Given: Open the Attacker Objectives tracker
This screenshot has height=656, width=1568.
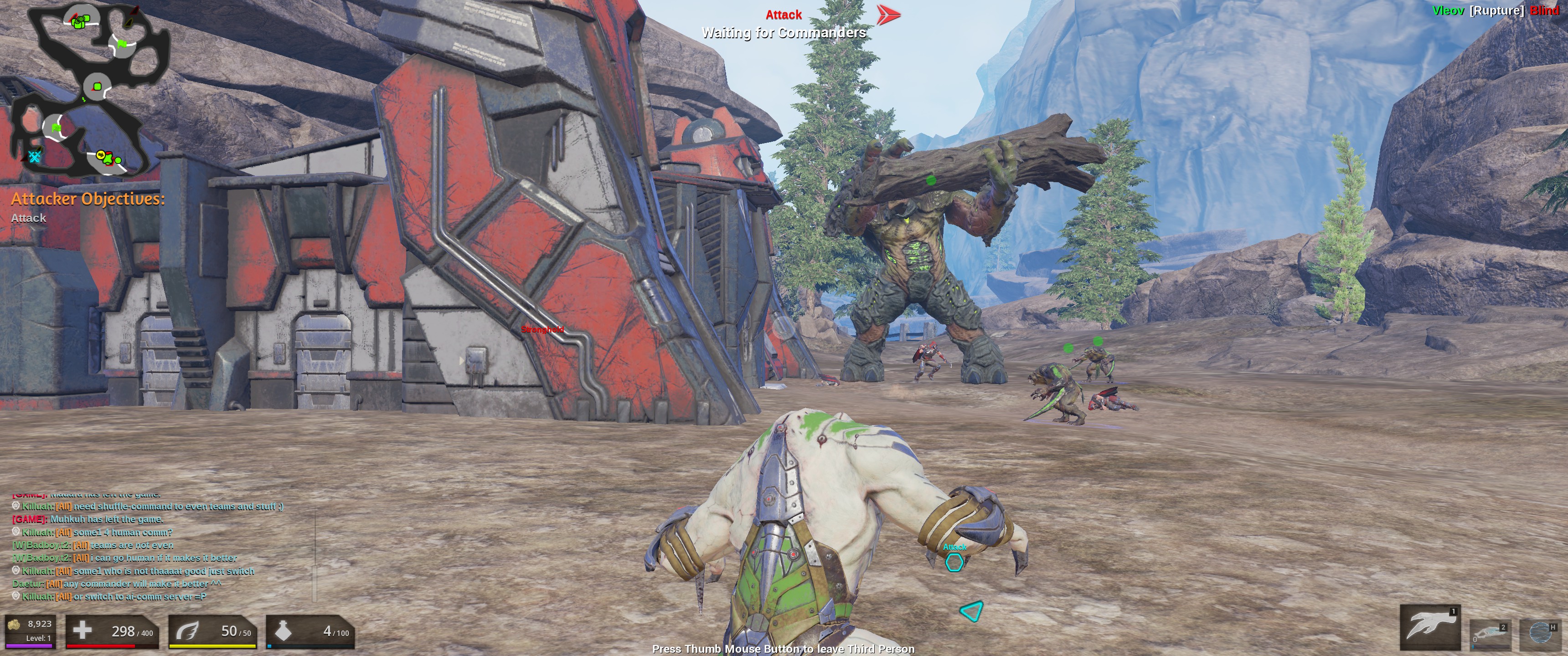Looking at the screenshot, I should pos(88,200).
